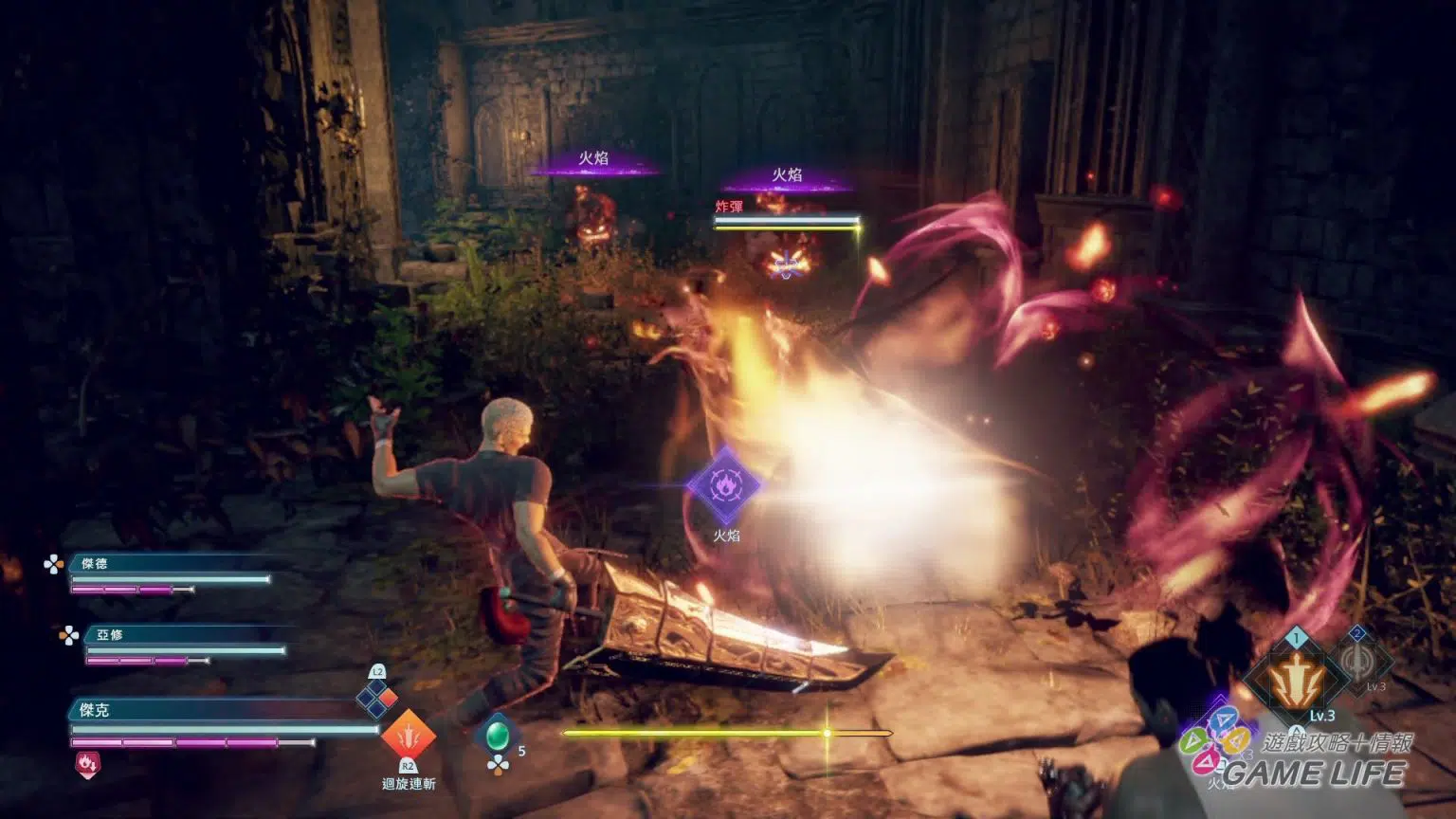Click the fire debuff status icon under 傑克
The width and height of the screenshot is (1456, 819).
point(87,764)
